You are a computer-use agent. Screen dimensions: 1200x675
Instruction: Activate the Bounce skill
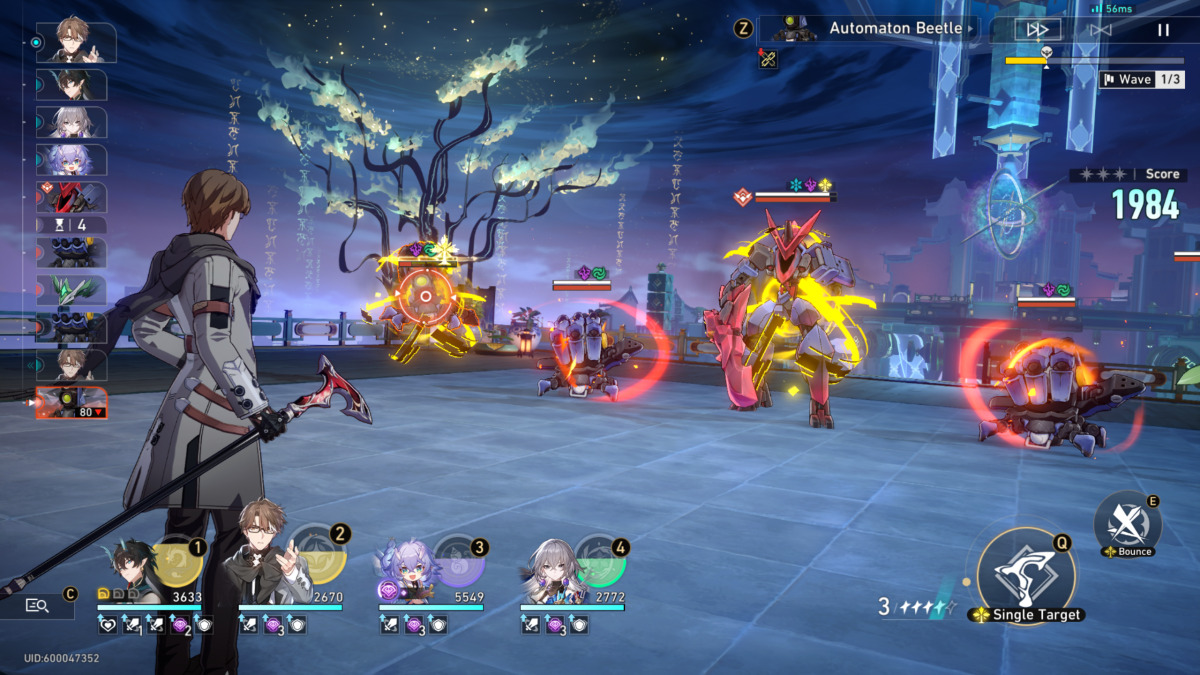pos(1127,522)
